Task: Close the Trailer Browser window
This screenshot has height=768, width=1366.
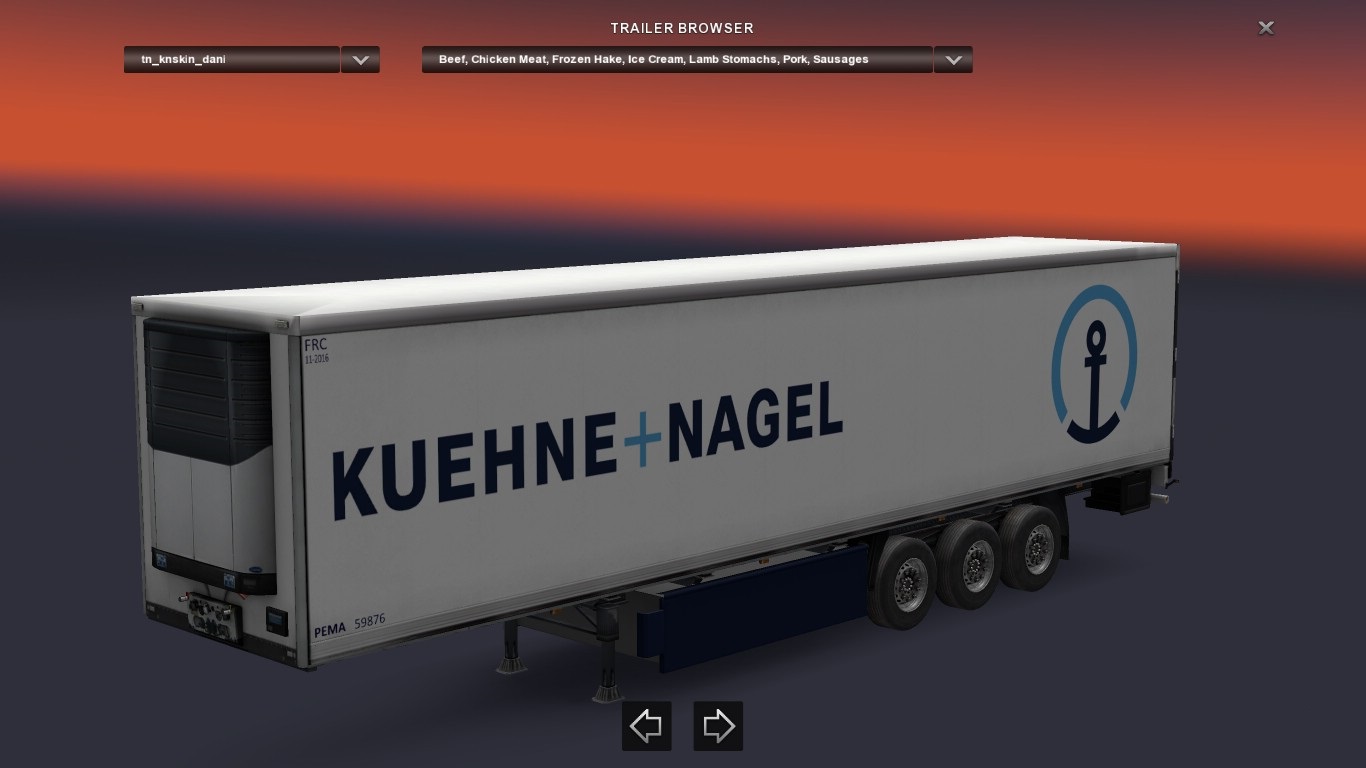Action: pyautogui.click(x=1265, y=28)
